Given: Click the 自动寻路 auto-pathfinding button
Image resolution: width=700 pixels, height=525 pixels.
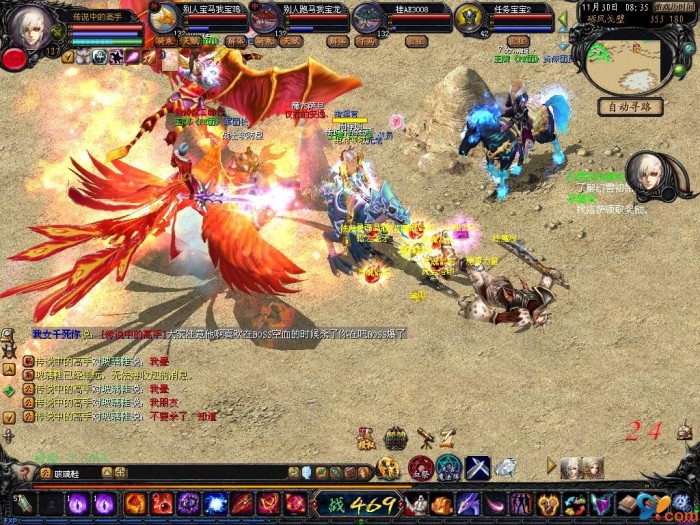Looking at the screenshot, I should pyautogui.click(x=630, y=107).
